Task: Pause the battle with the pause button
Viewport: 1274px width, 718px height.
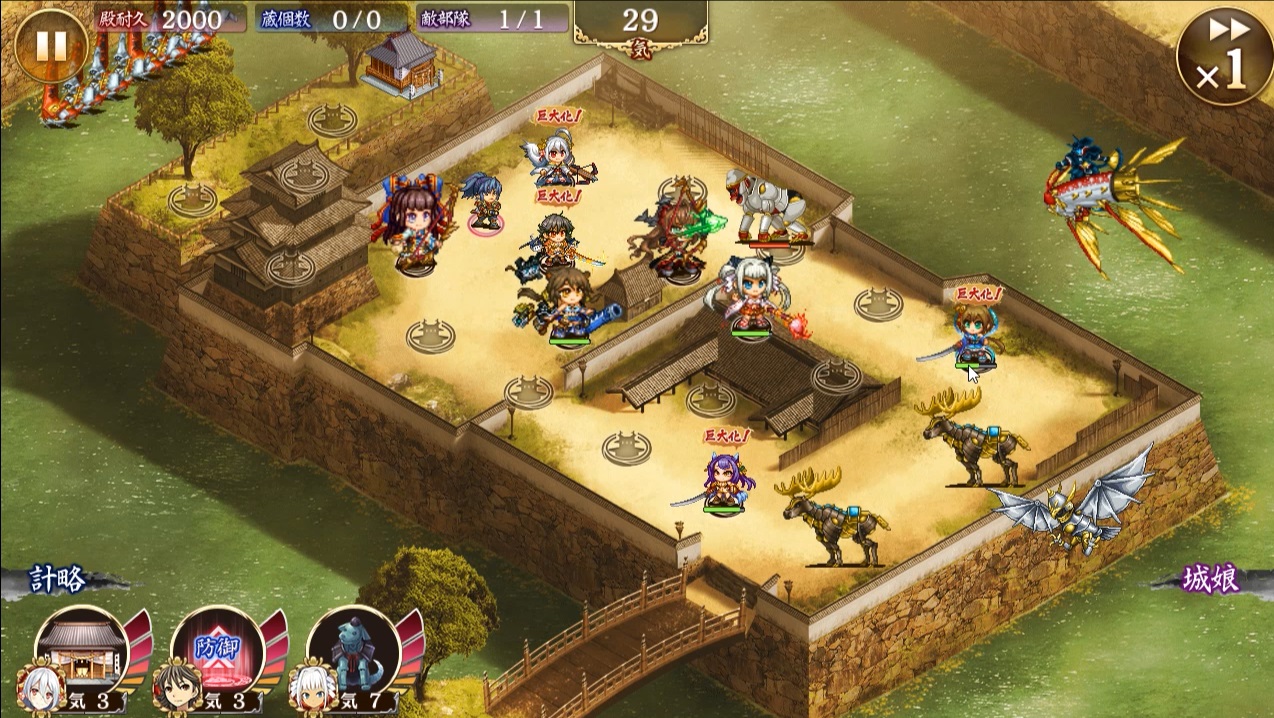Action: tap(50, 45)
